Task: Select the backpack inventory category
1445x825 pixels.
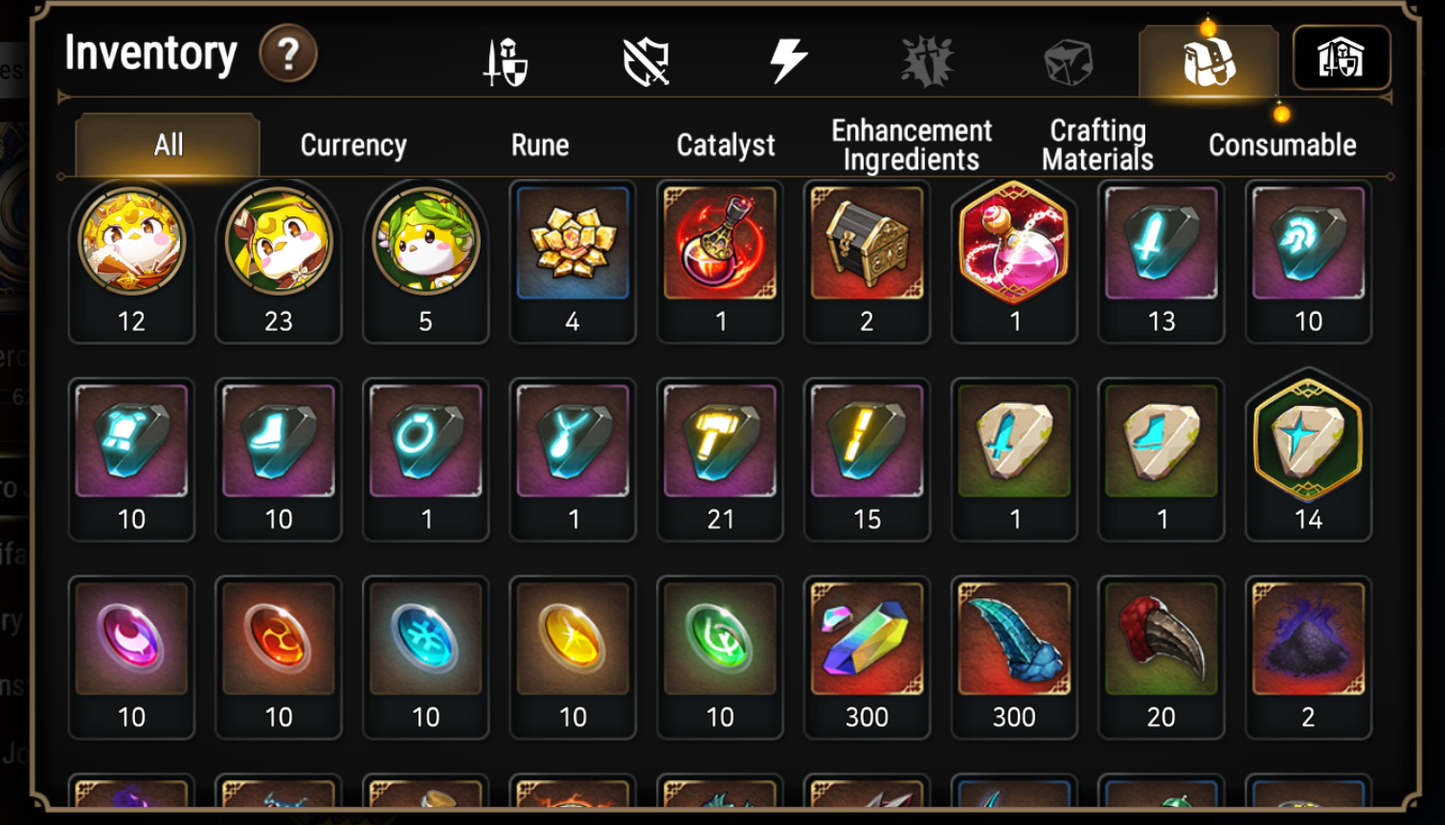Action: pyautogui.click(x=1209, y=62)
